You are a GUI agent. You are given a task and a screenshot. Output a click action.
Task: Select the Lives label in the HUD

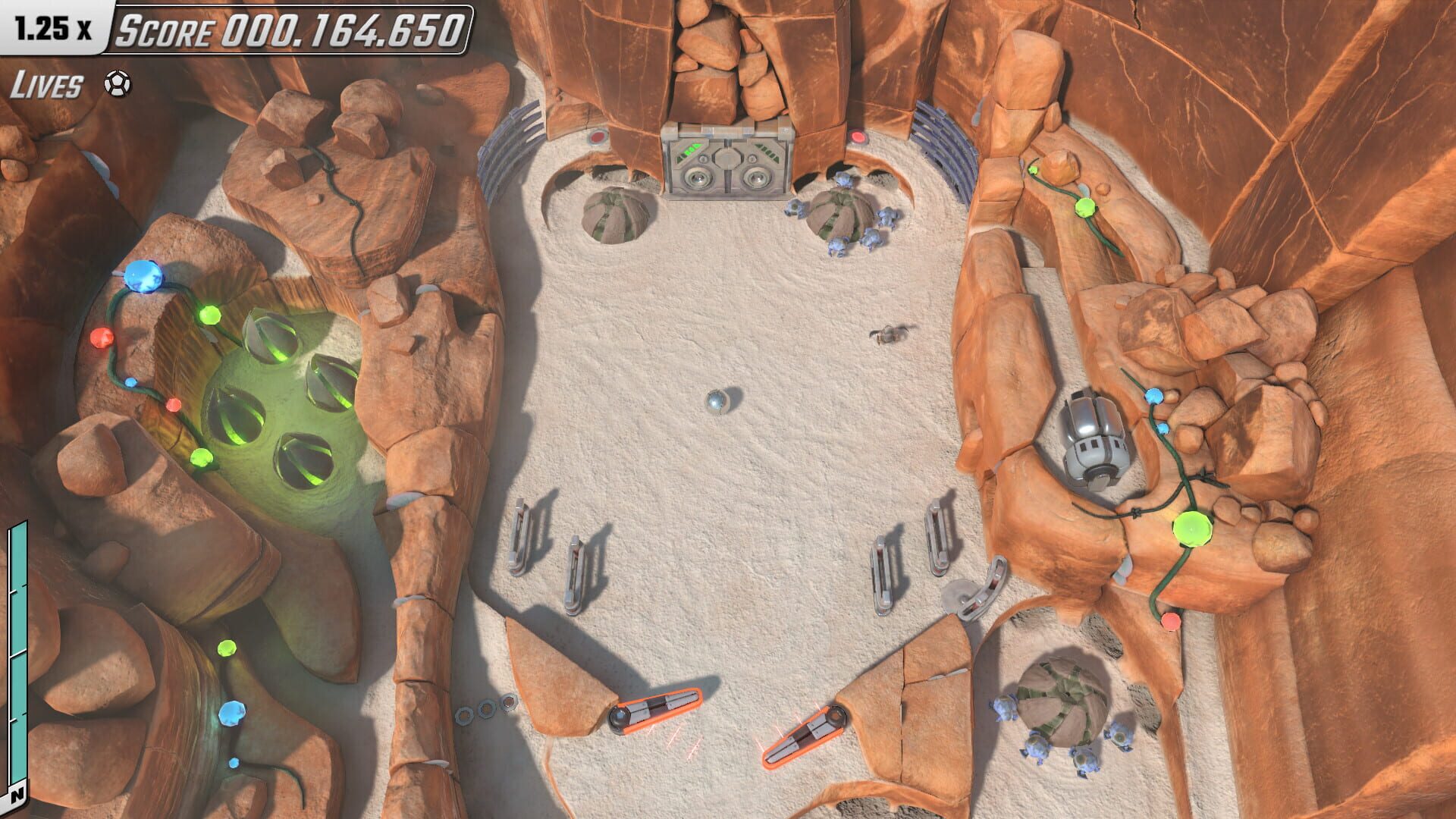point(45,83)
